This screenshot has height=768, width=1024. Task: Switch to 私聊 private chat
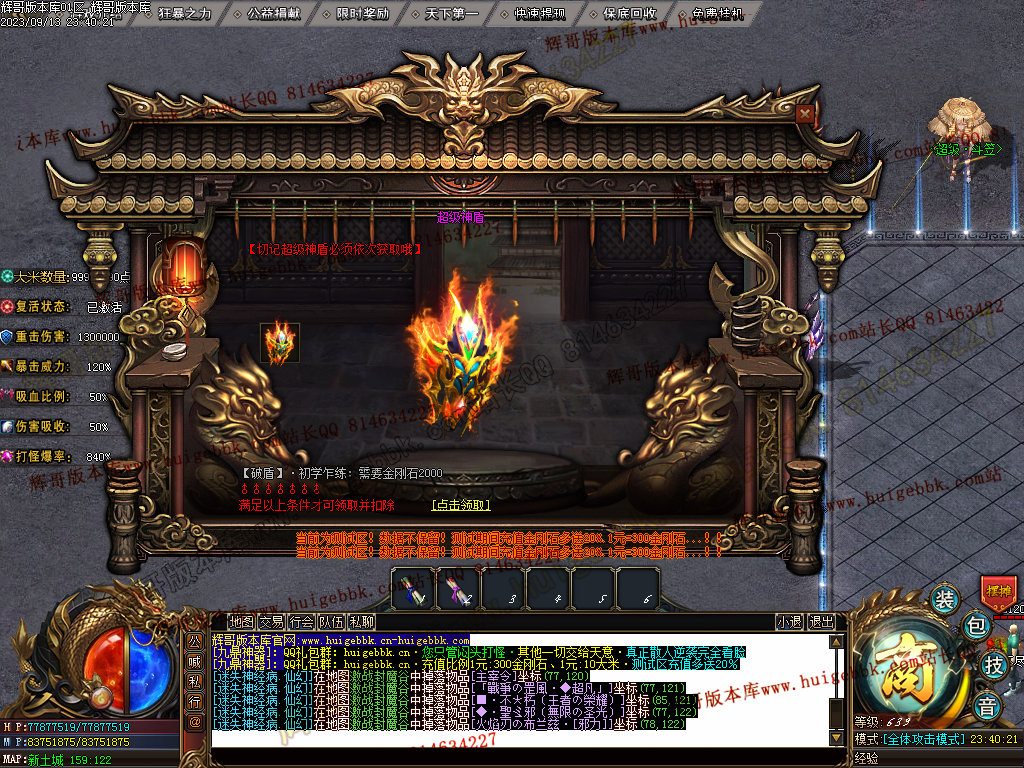tap(361, 621)
